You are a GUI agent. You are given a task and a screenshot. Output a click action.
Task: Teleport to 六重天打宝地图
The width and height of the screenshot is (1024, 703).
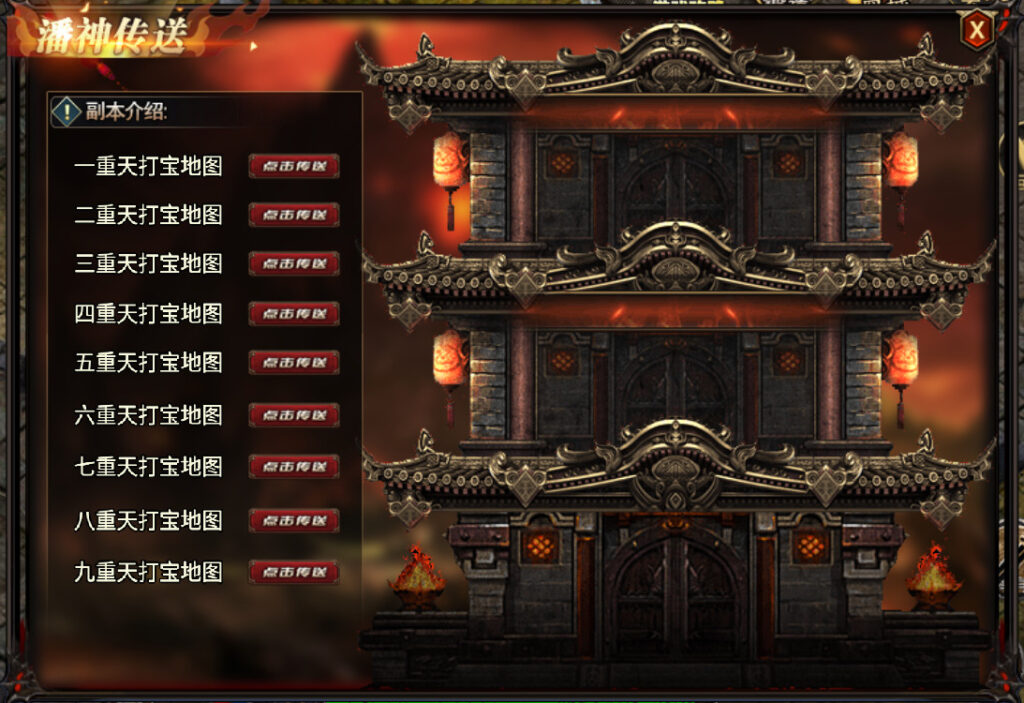pyautogui.click(x=294, y=415)
